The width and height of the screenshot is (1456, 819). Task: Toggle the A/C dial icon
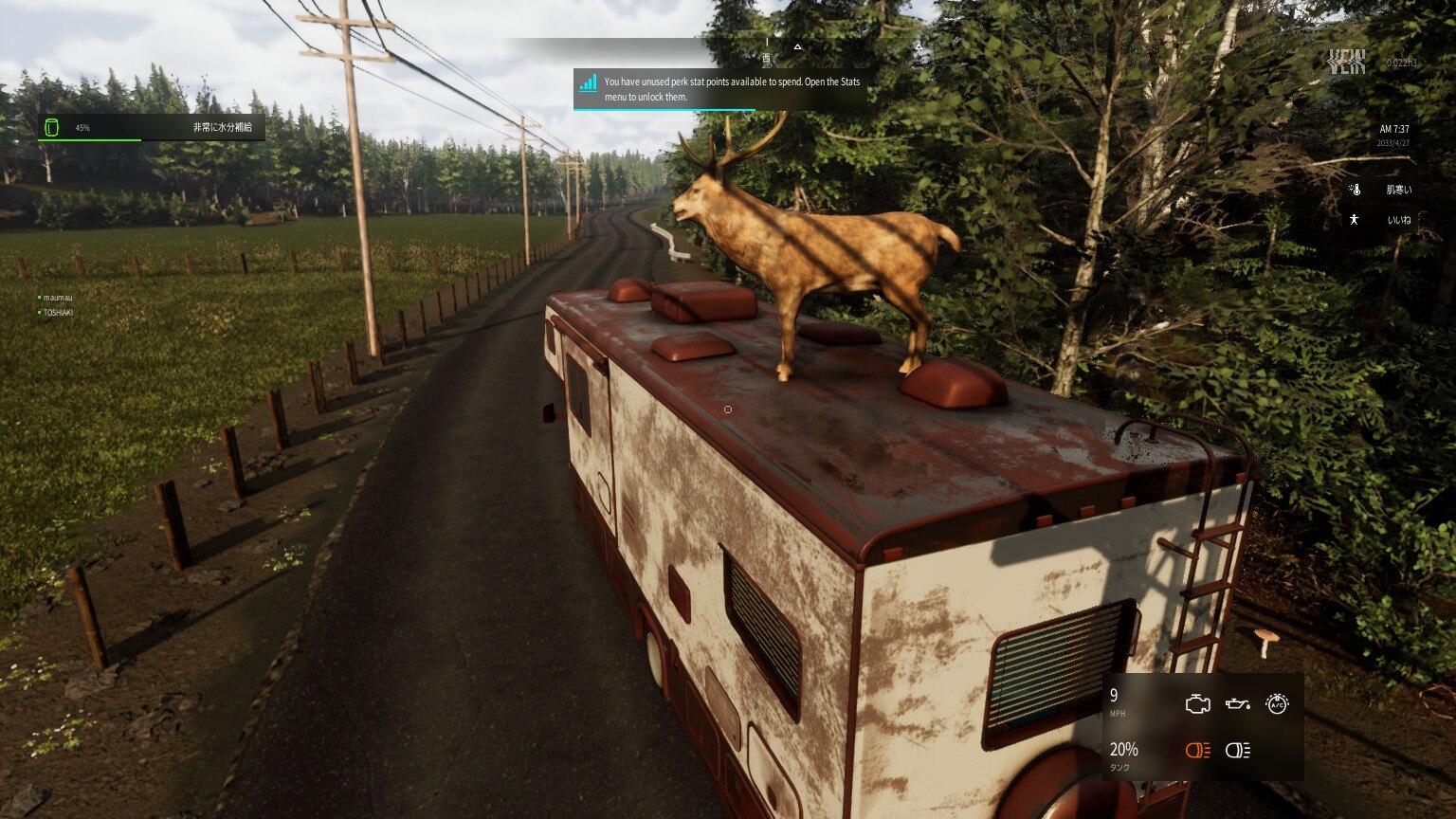point(1277,703)
